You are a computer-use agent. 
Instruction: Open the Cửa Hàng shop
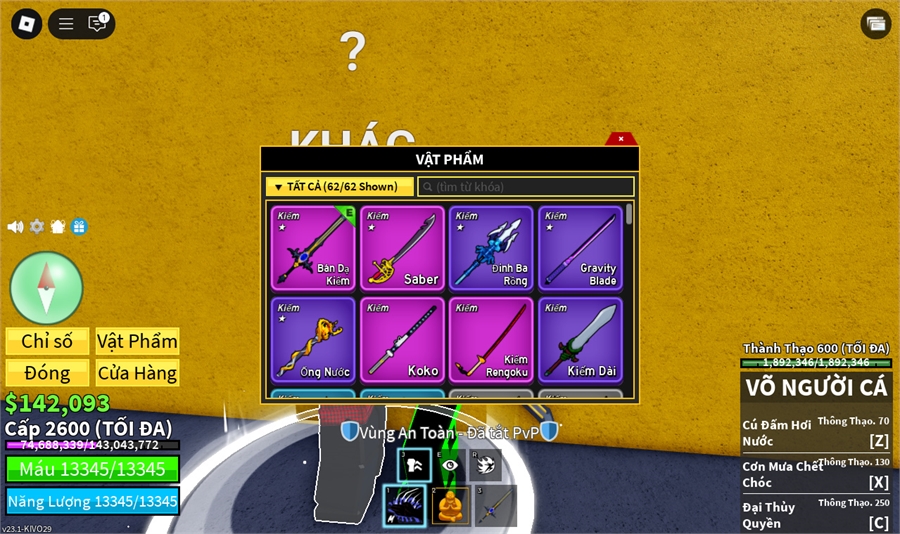(x=137, y=373)
